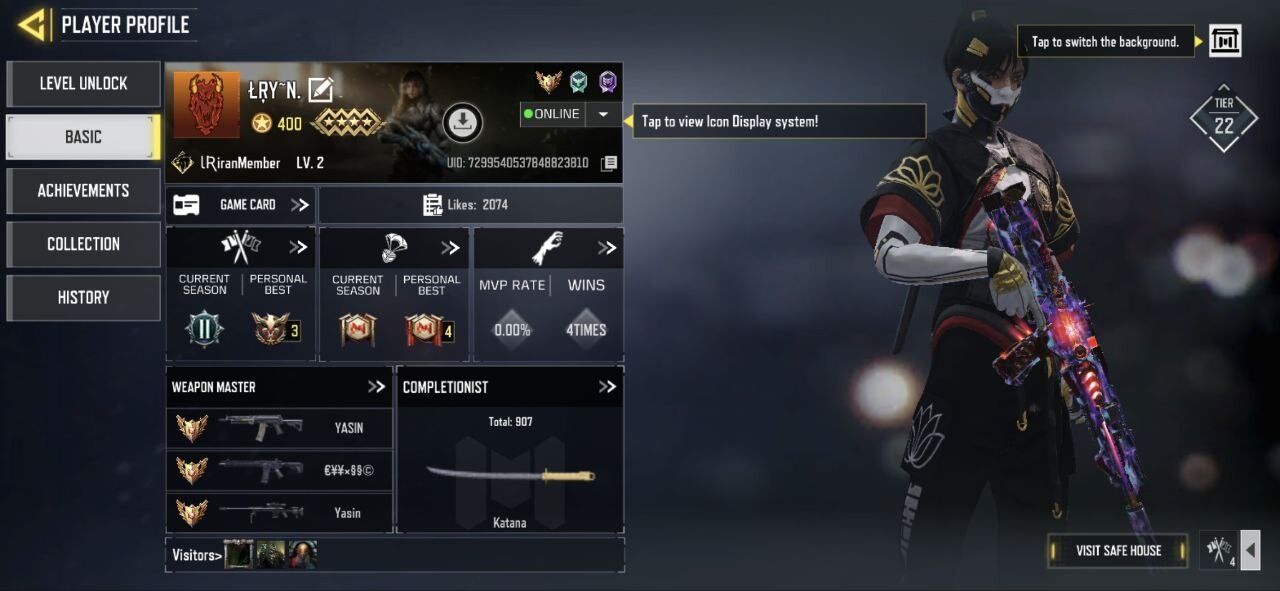Select the Katana completionist item
Screen dimensions: 1280x591
point(510,476)
